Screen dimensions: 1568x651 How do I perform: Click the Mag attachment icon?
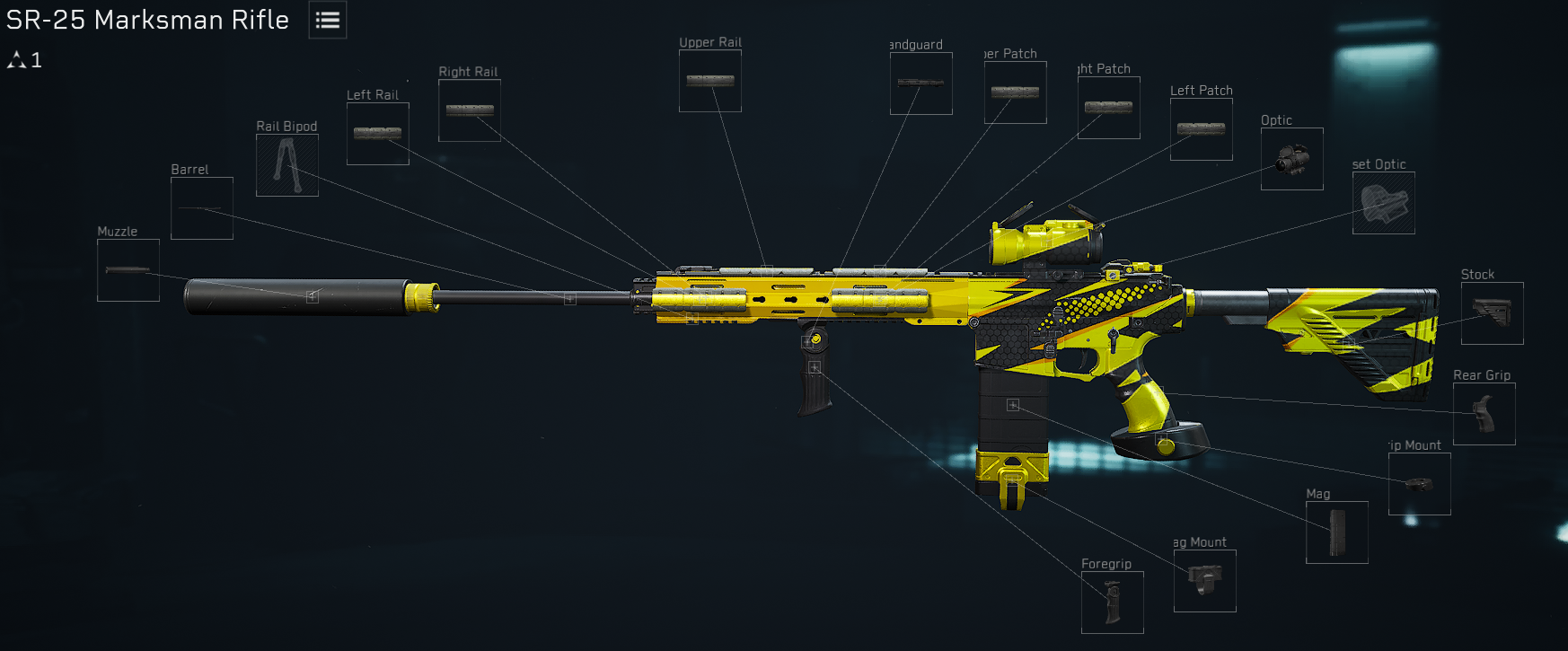[x=1335, y=532]
